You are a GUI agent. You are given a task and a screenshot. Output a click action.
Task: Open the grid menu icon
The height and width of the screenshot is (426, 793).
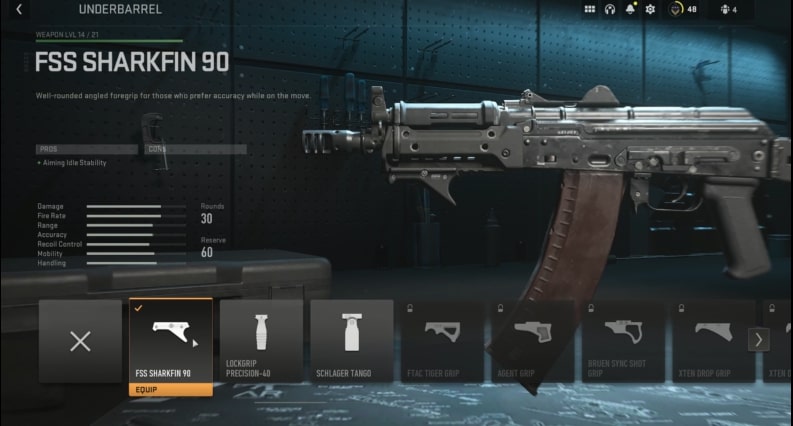(x=589, y=10)
